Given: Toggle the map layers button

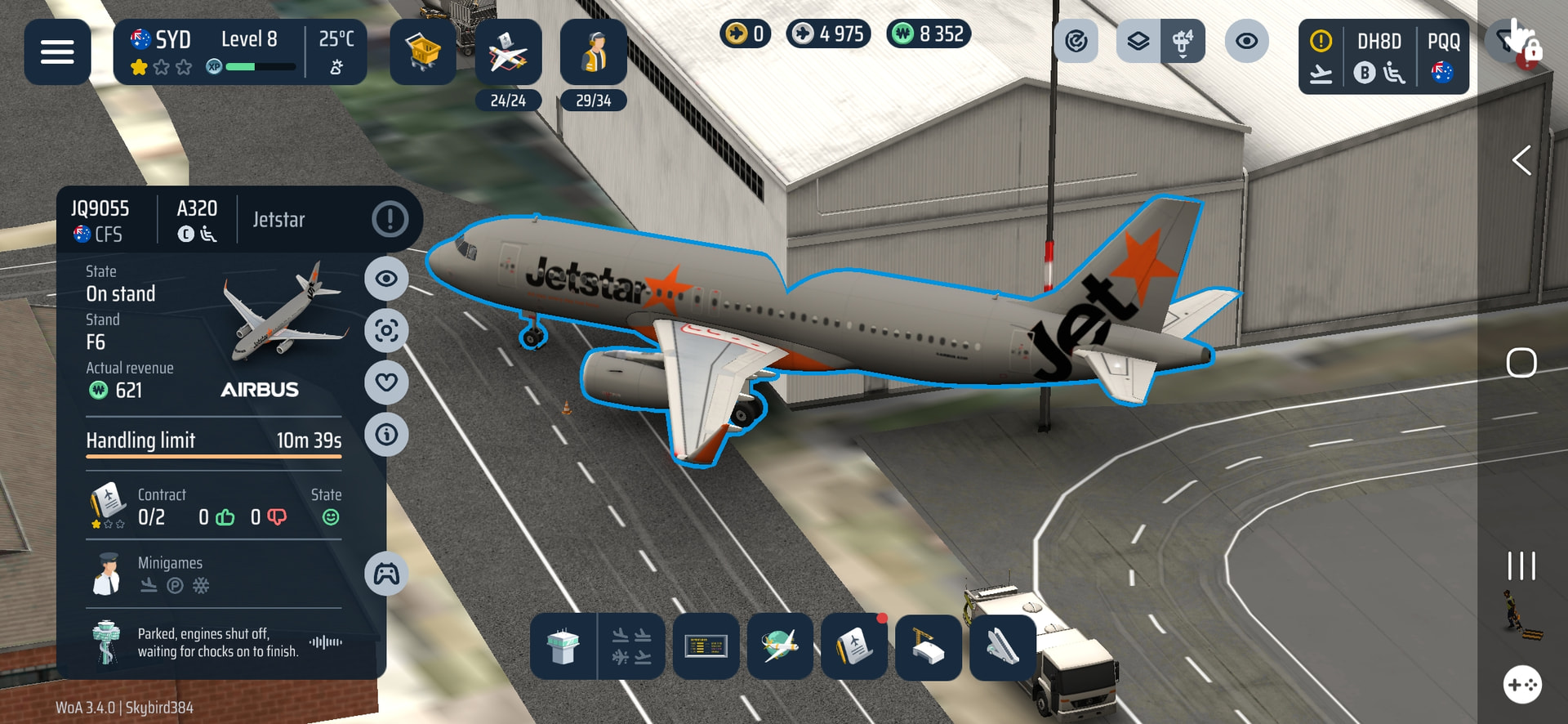Looking at the screenshot, I should pyautogui.click(x=1138, y=41).
